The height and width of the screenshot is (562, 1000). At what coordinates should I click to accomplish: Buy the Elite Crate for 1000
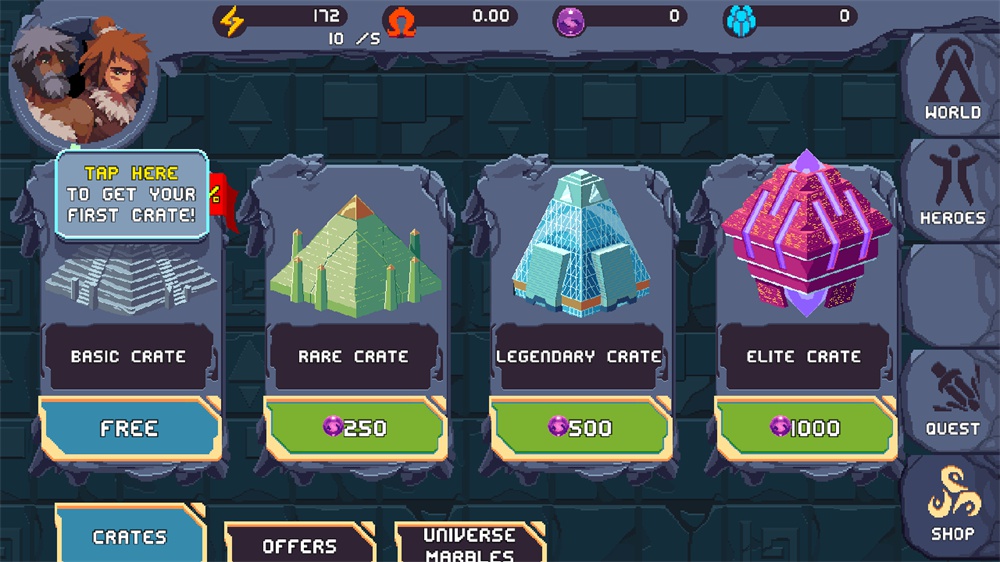pos(804,429)
